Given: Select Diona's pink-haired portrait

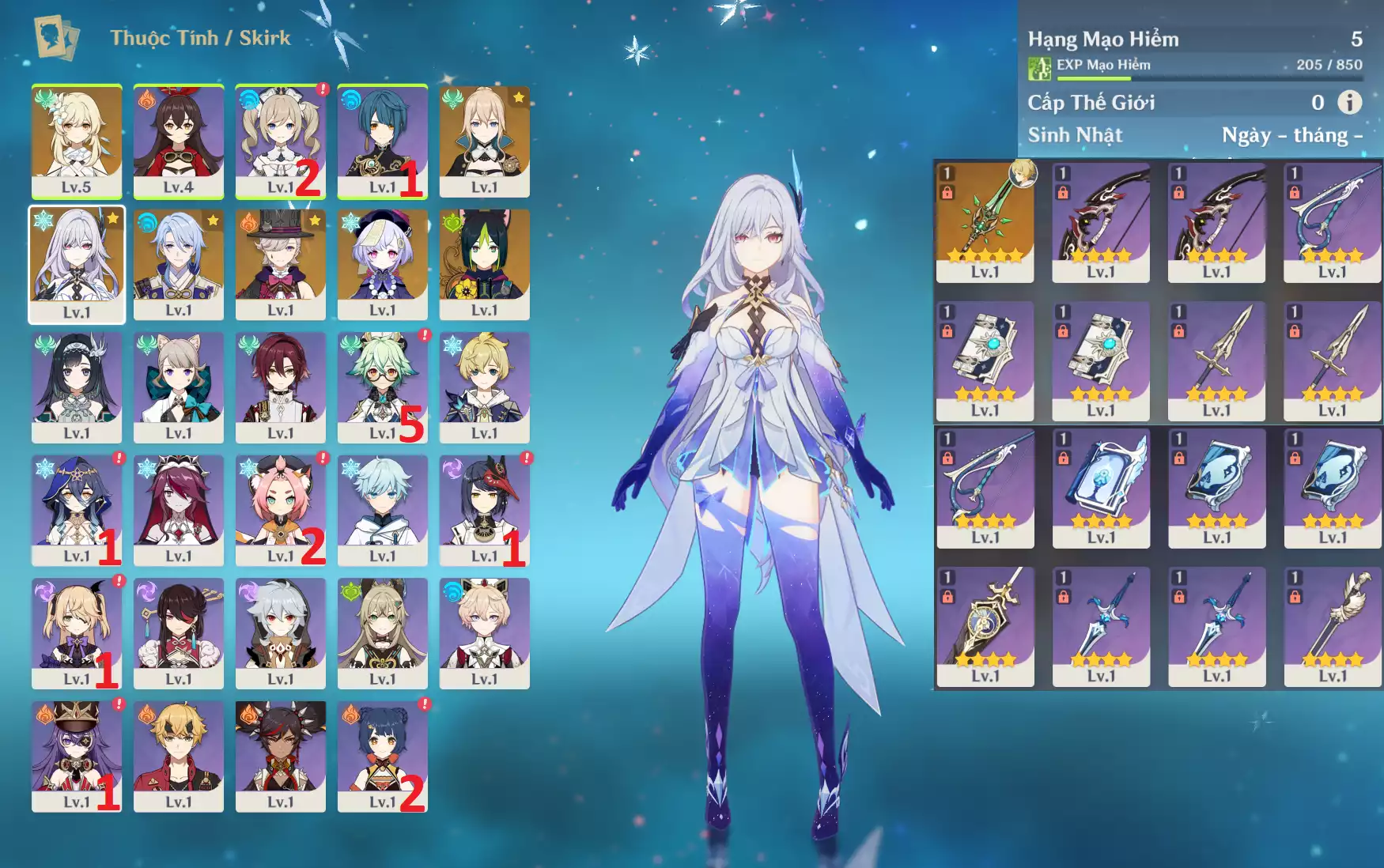Looking at the screenshot, I should tap(280, 510).
